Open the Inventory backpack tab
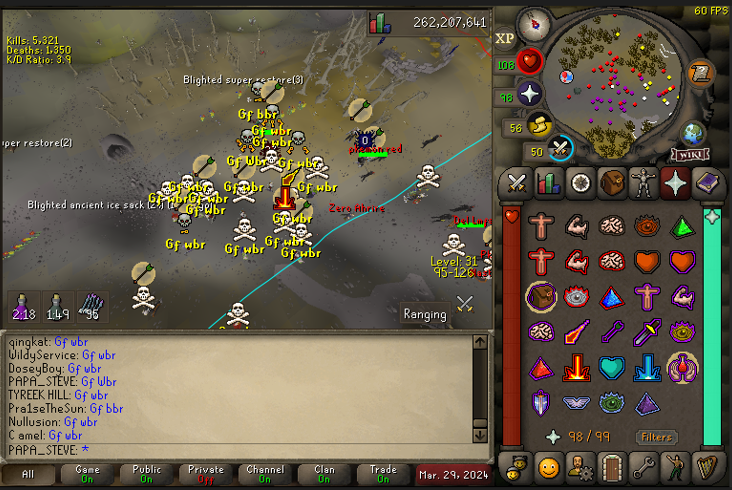This screenshot has height=490, width=732. pos(612,183)
